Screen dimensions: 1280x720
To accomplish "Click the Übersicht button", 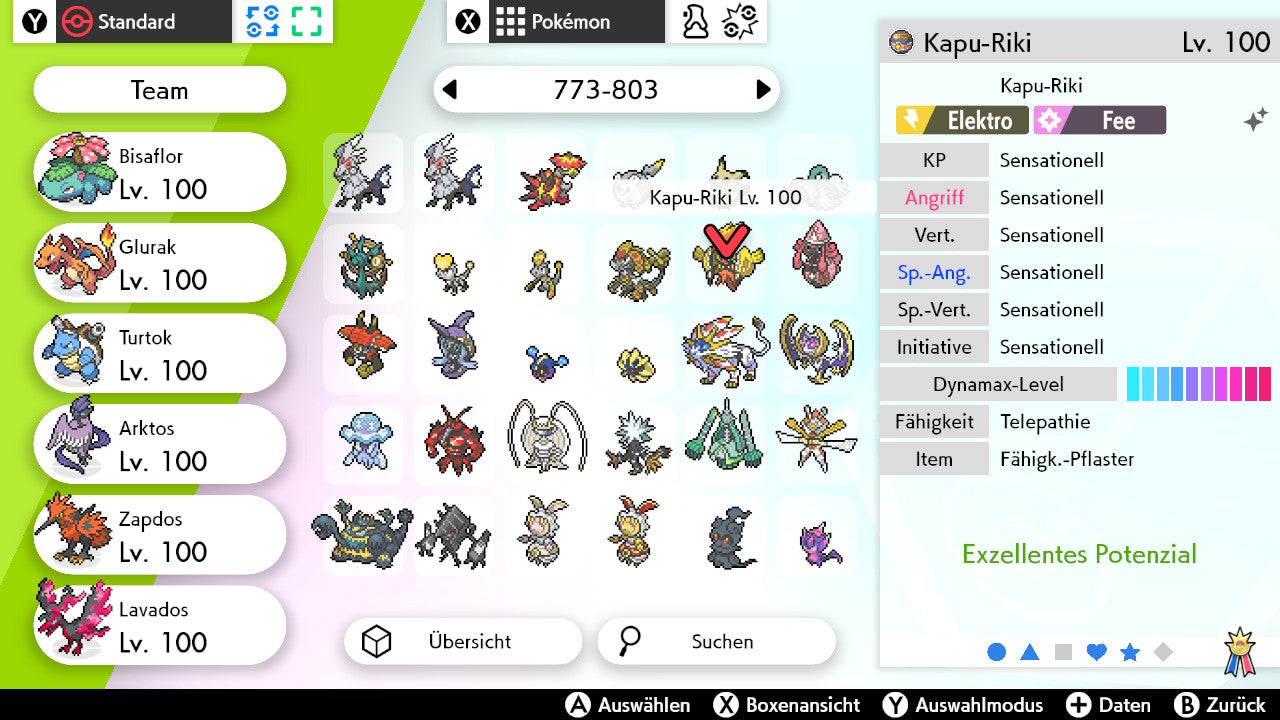I will point(463,641).
